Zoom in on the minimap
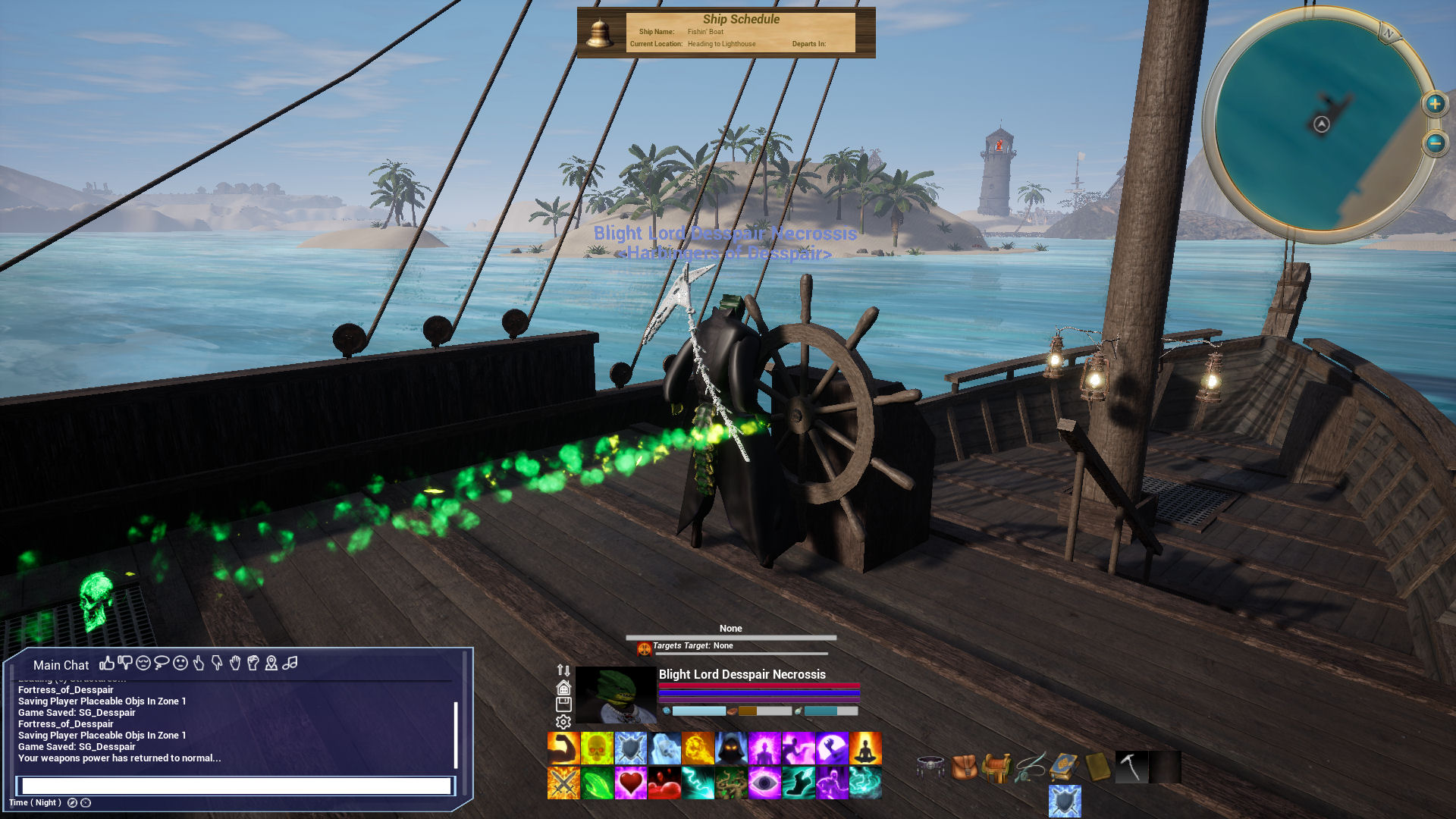 tap(1434, 103)
